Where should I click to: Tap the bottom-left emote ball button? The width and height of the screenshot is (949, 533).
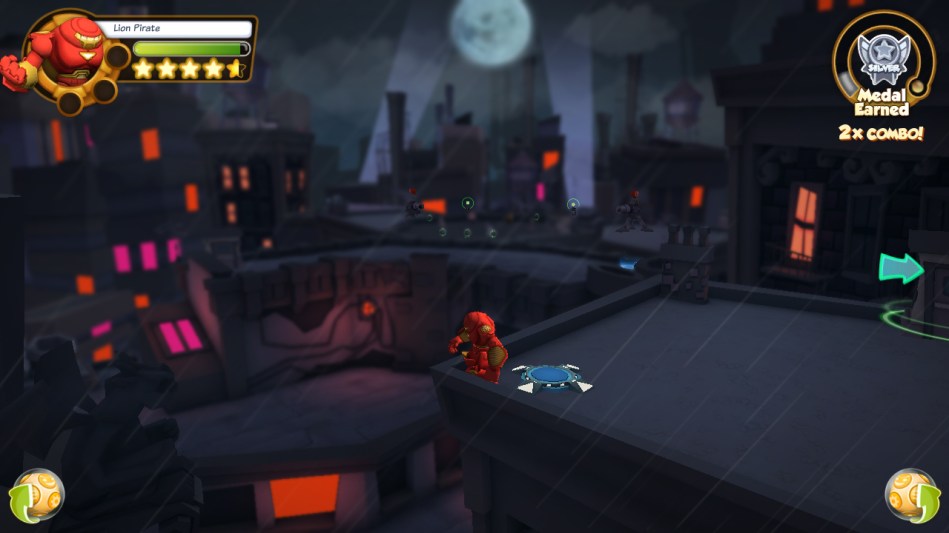click(x=37, y=495)
